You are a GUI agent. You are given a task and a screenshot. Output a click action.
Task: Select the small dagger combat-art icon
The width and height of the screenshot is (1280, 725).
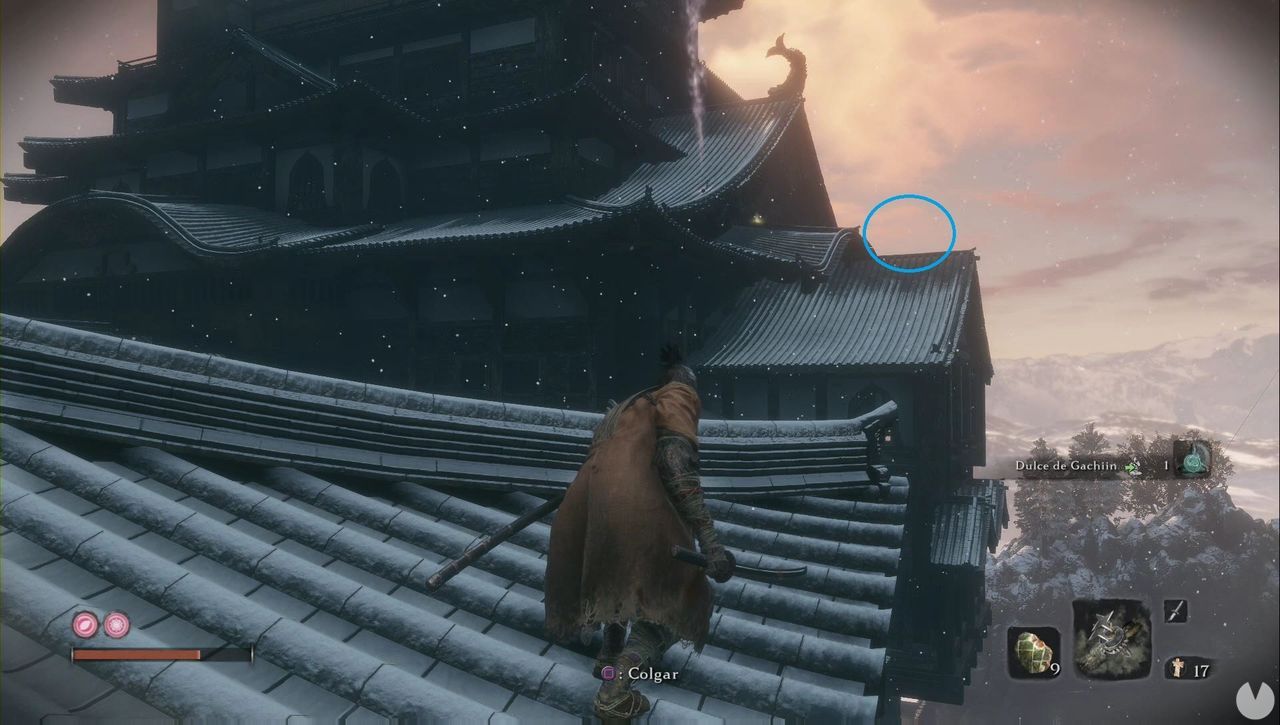pyautogui.click(x=1175, y=611)
